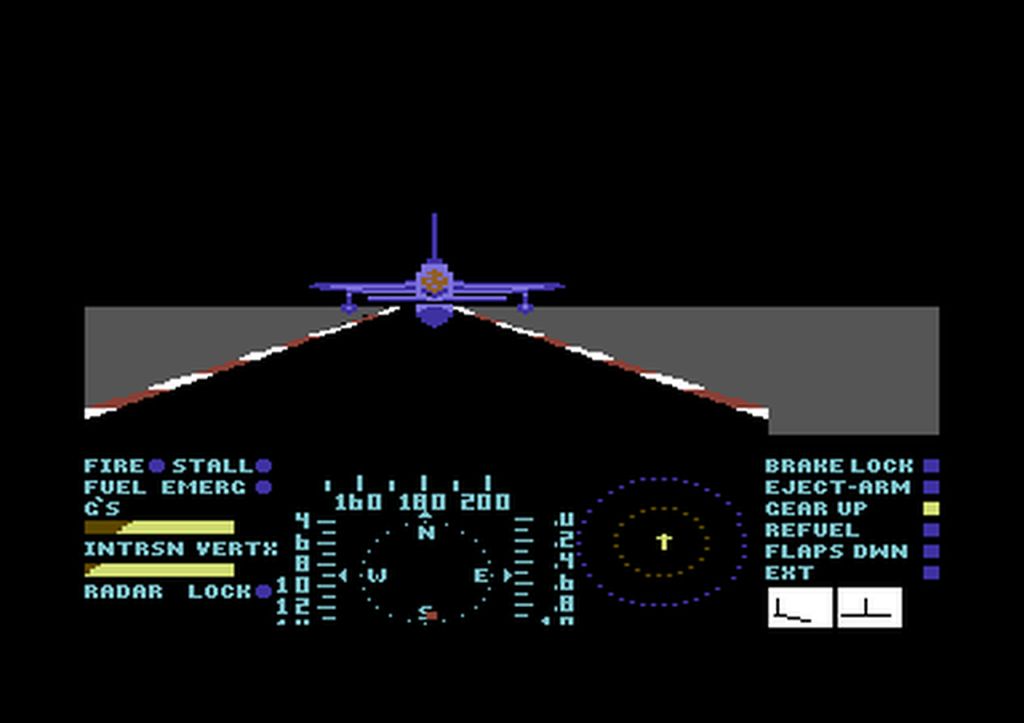Click the EXT indicator light
The width and height of the screenshot is (1024, 723).
coord(931,573)
